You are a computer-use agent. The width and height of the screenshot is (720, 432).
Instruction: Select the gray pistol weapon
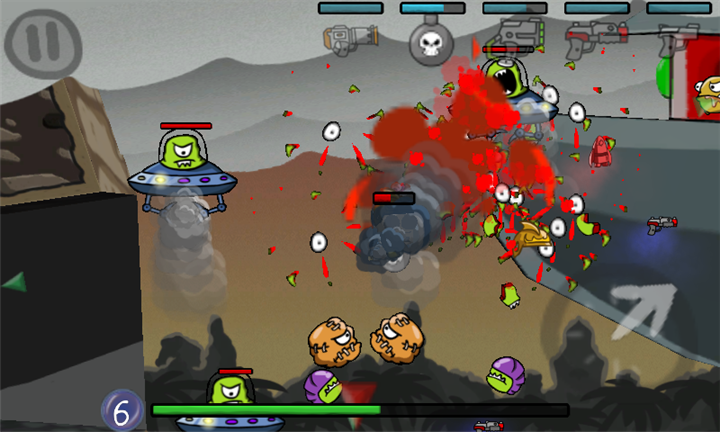pos(677,40)
